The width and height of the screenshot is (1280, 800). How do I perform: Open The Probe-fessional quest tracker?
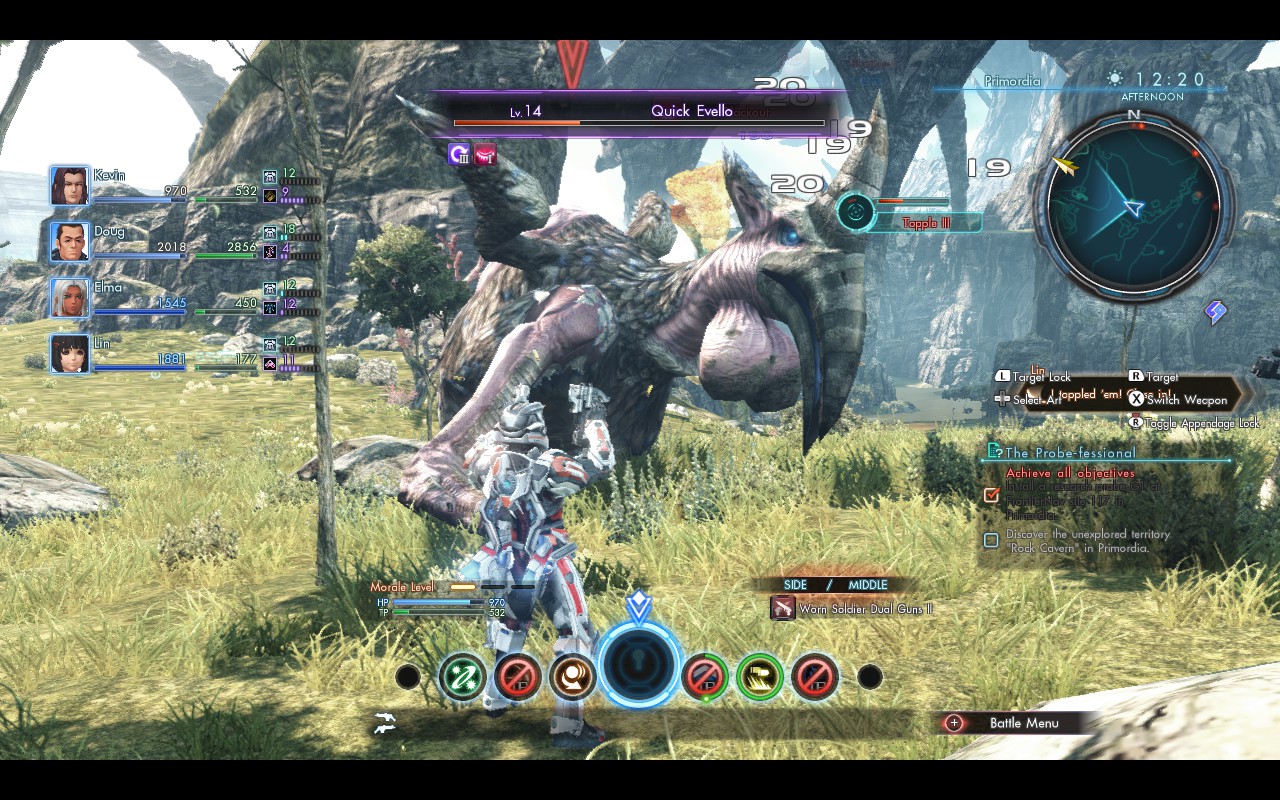pyautogui.click(x=1070, y=453)
